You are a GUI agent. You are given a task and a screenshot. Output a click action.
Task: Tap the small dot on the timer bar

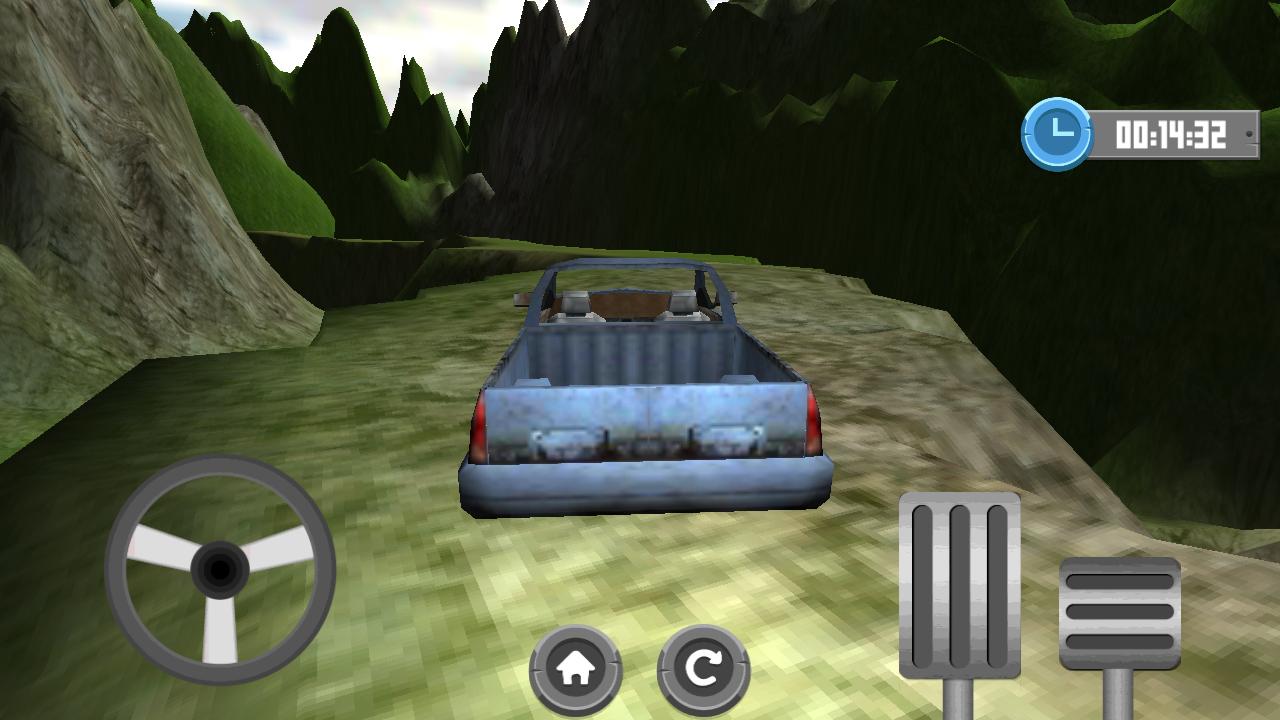(1247, 132)
